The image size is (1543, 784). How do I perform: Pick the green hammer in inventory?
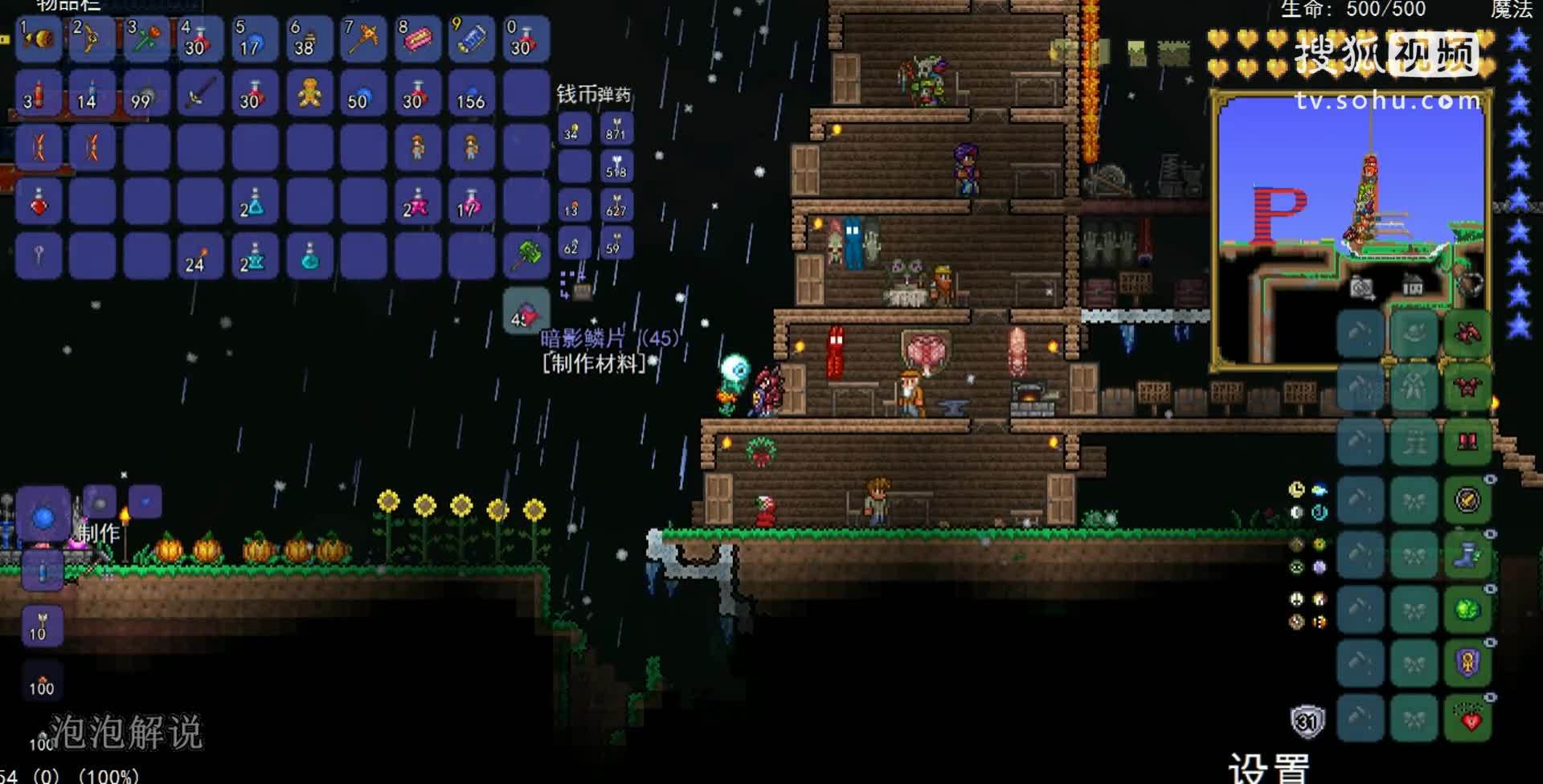526,255
